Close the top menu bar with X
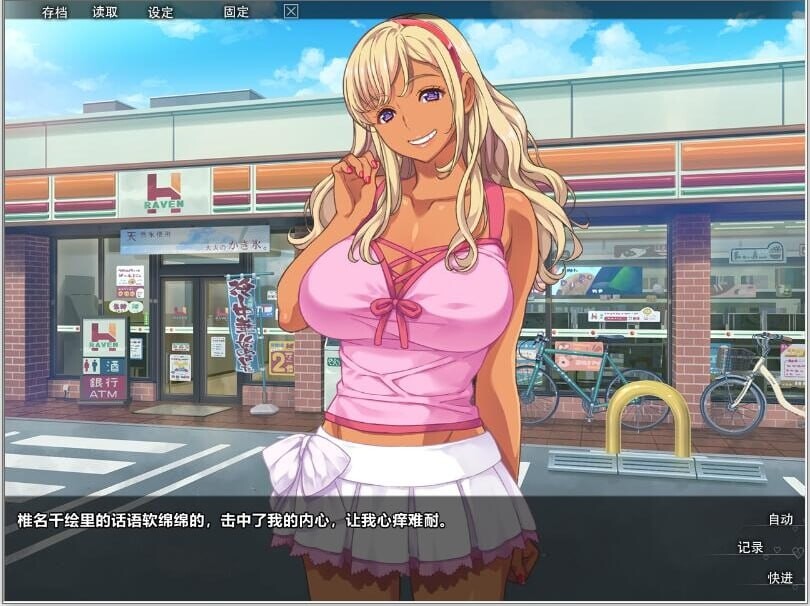The height and width of the screenshot is (606, 810). coord(291,12)
